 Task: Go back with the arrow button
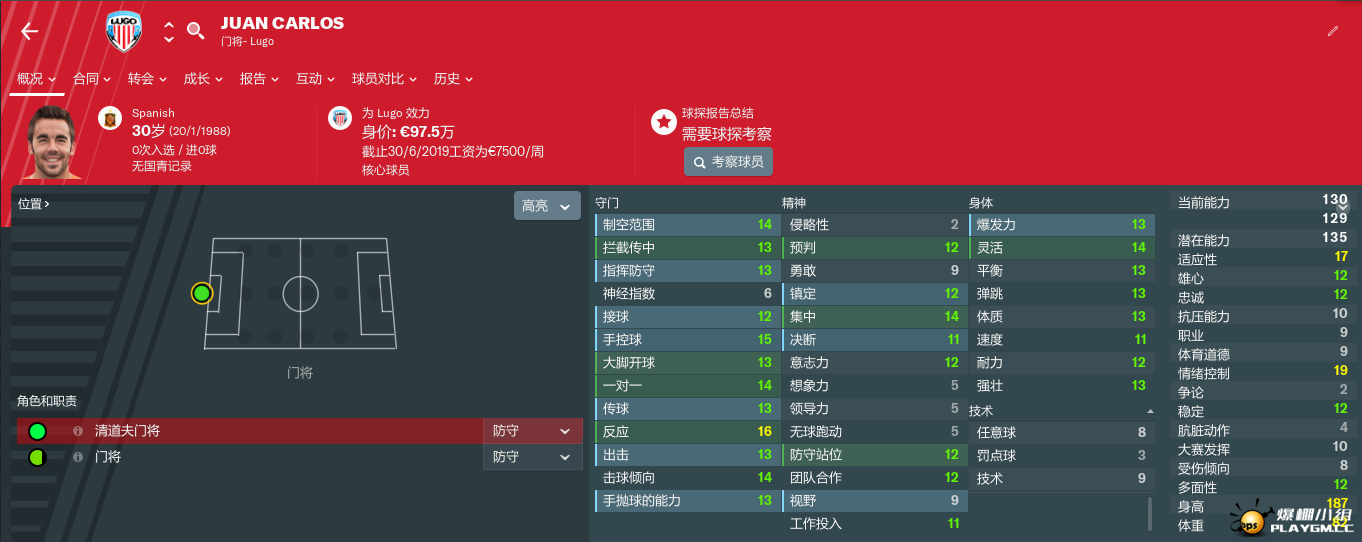(x=29, y=31)
